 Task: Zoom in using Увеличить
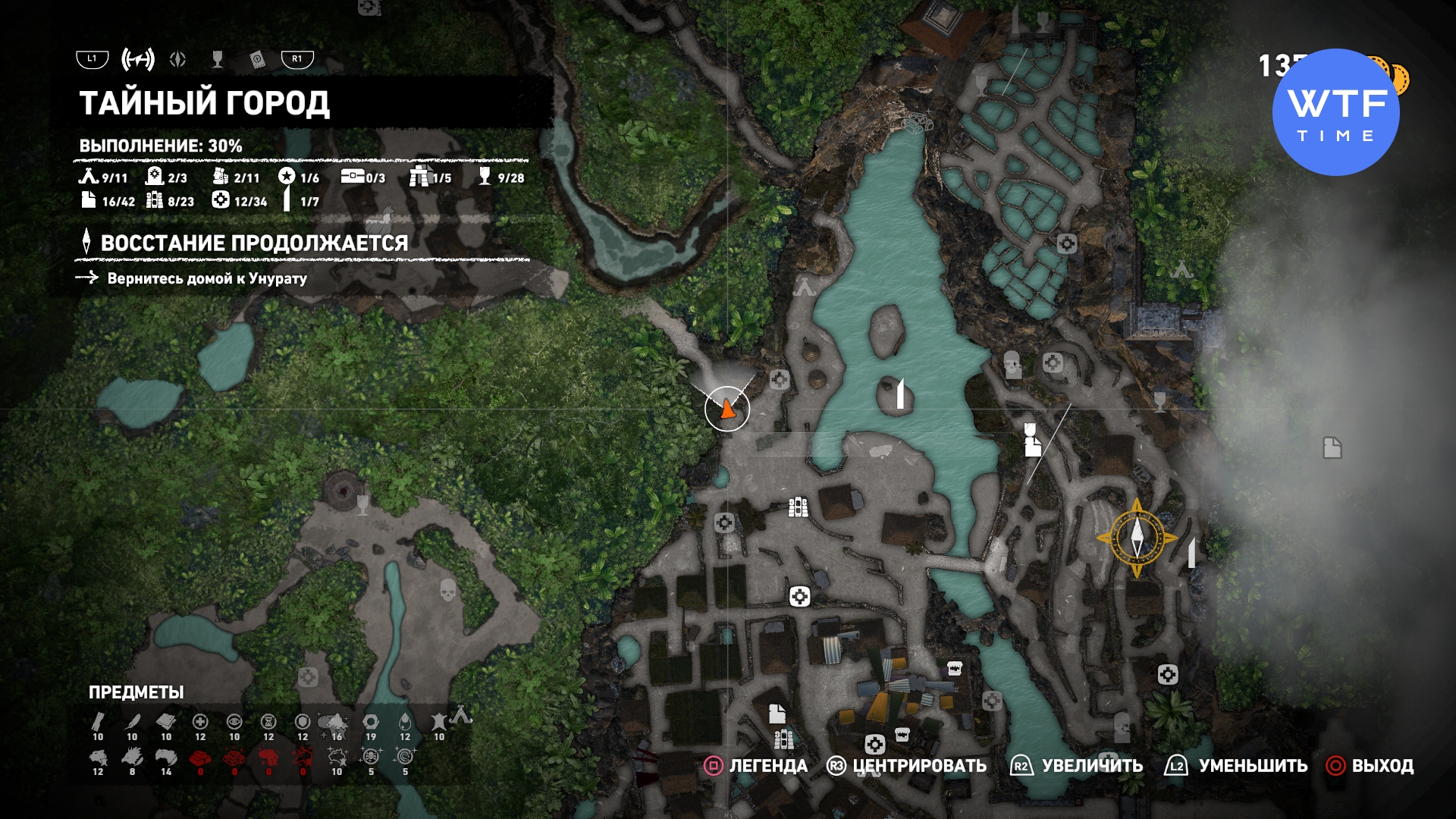click(1077, 766)
